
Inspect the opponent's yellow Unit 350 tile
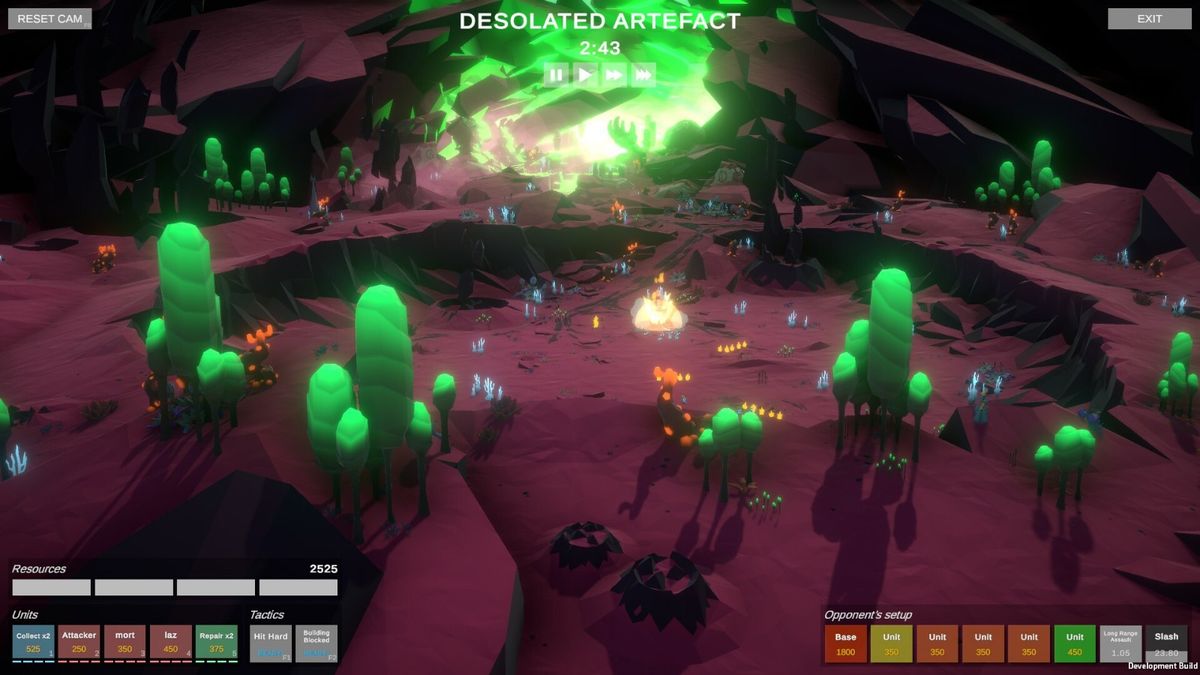click(891, 644)
